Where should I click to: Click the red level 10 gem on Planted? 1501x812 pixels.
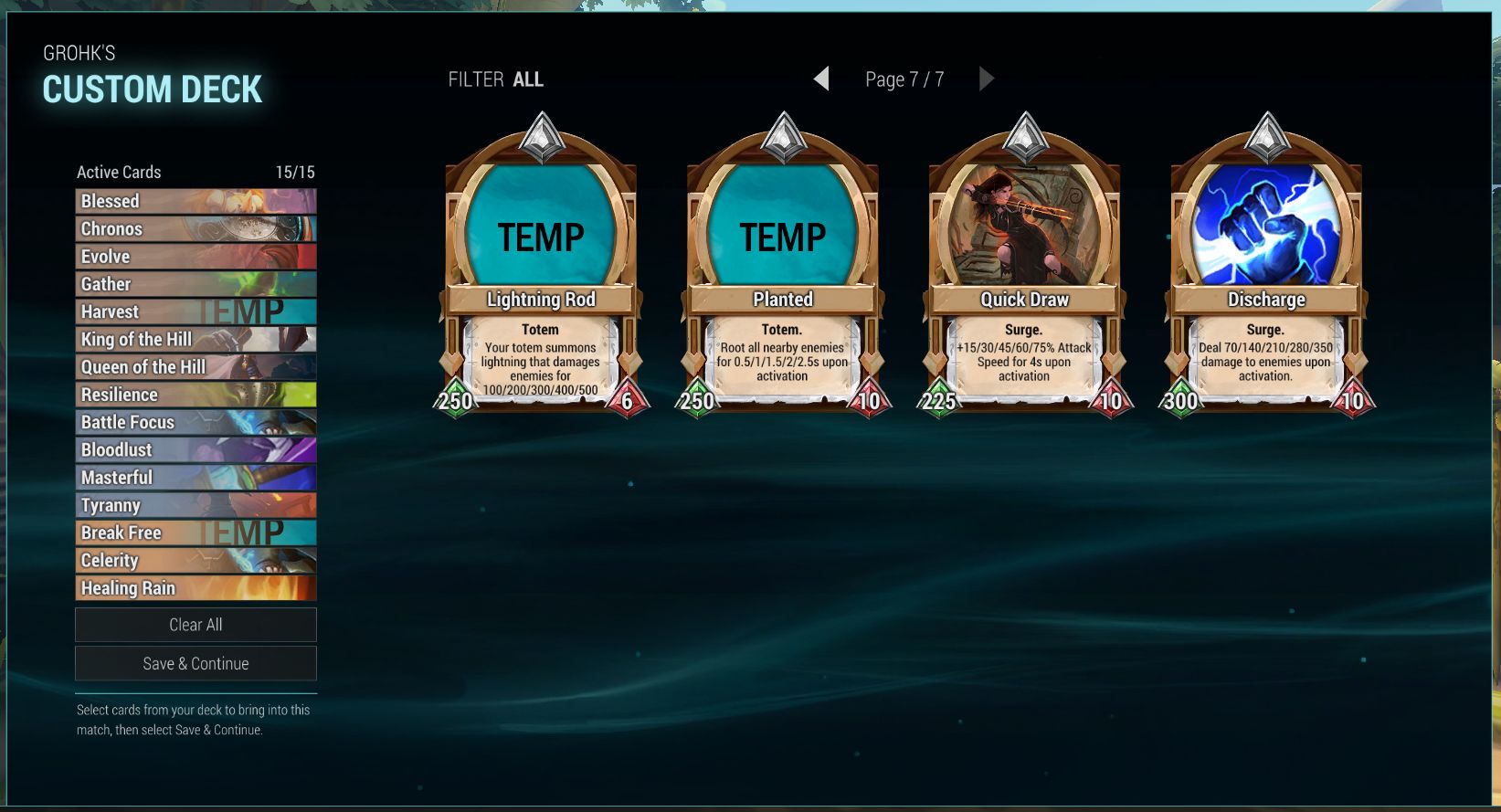click(x=870, y=399)
